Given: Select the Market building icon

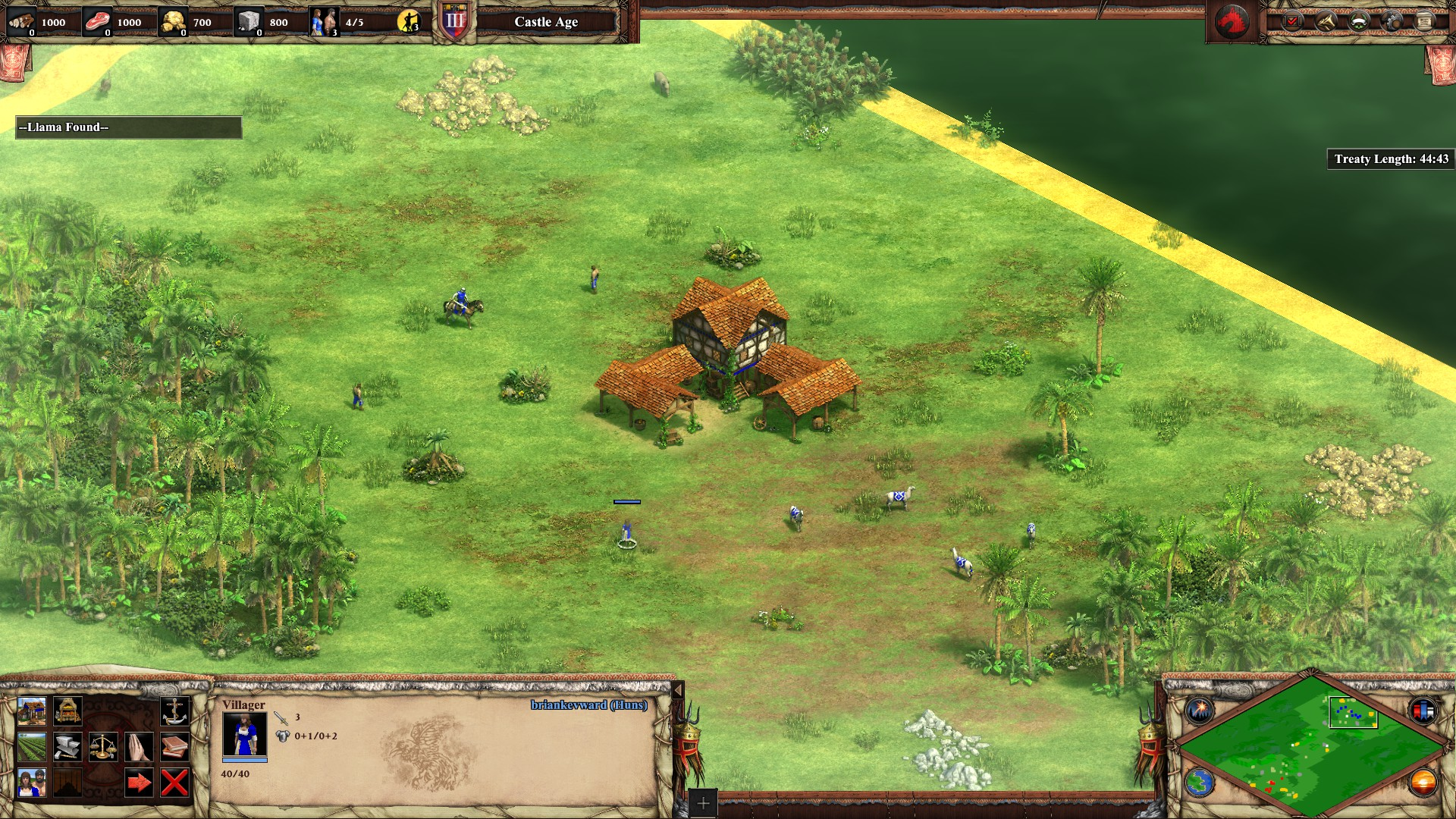Looking at the screenshot, I should coord(67,712).
